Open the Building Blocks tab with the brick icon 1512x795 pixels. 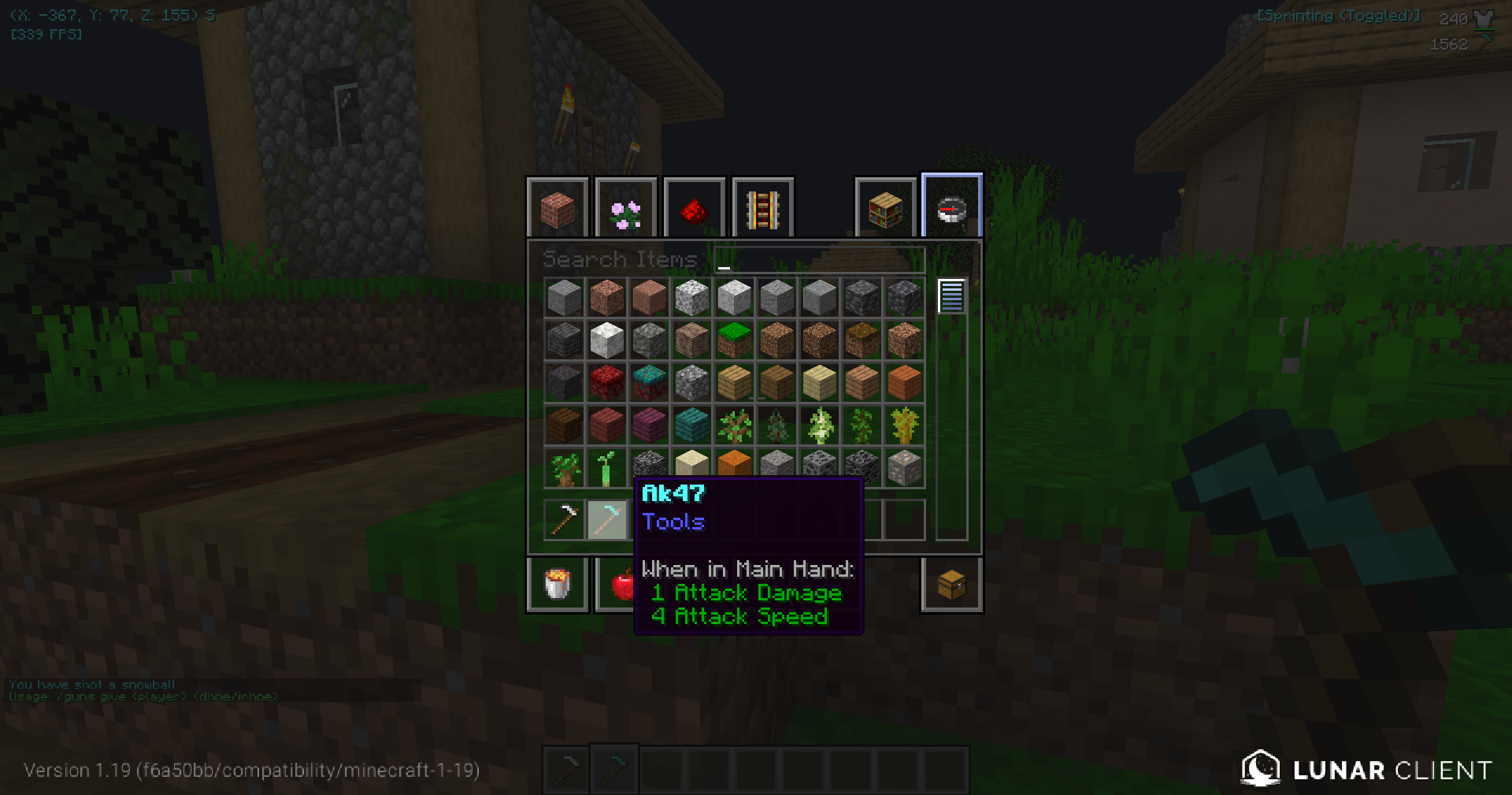click(558, 208)
